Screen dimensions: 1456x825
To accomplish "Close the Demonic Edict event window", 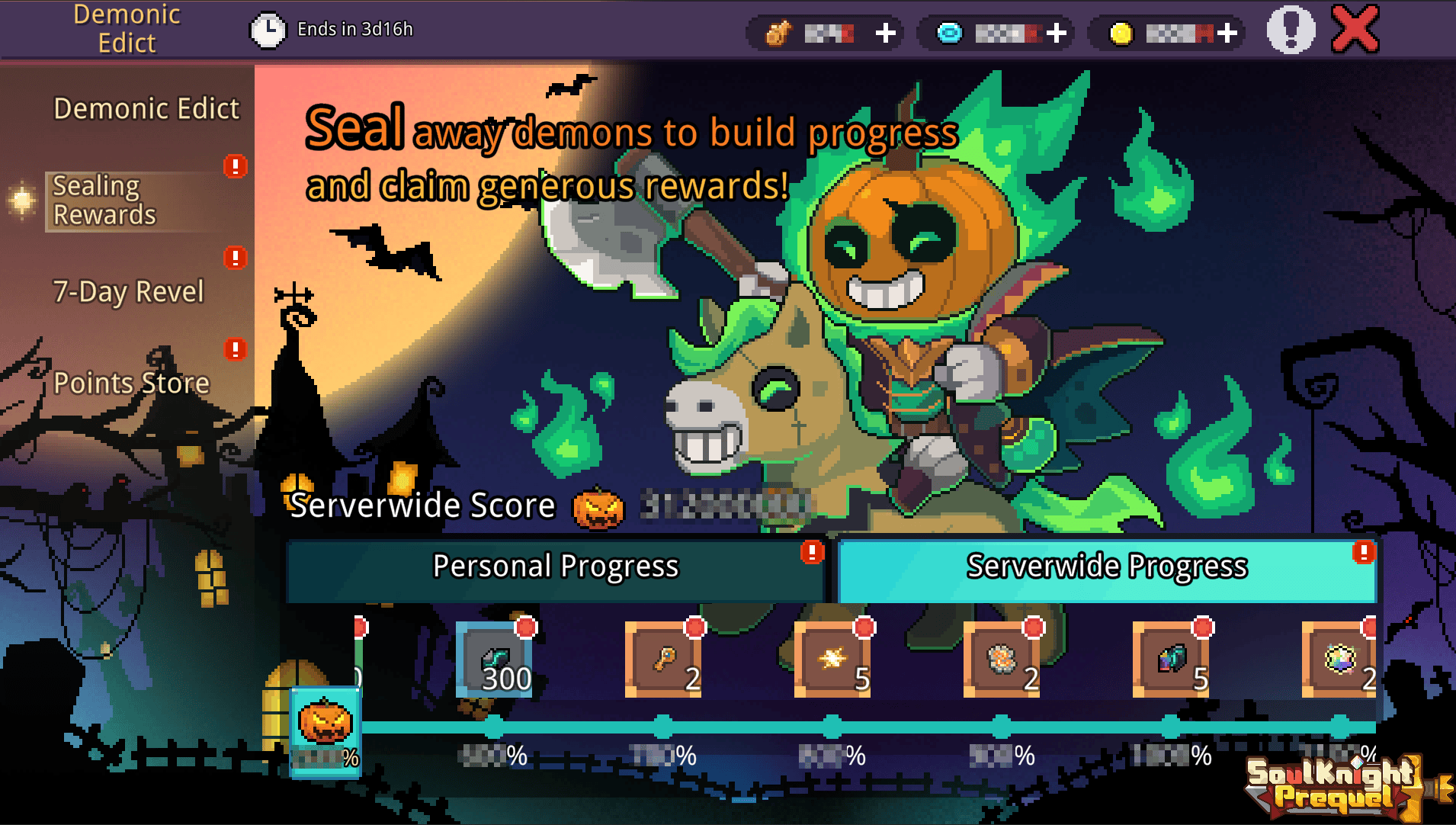I will coord(1355,30).
